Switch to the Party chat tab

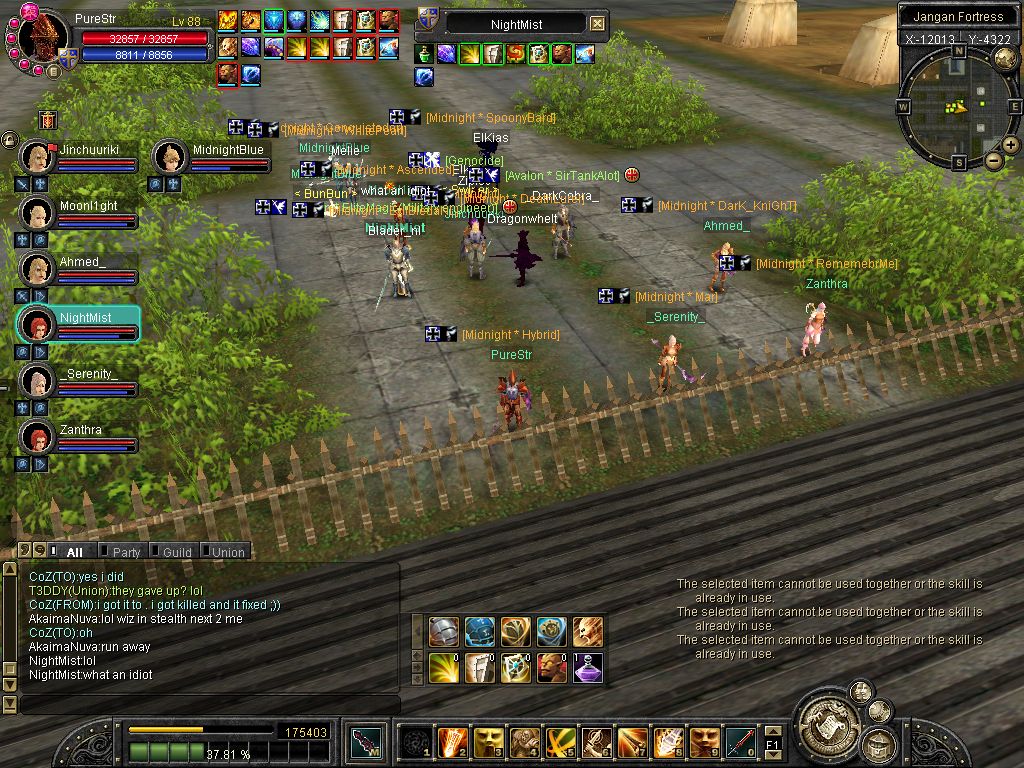126,552
